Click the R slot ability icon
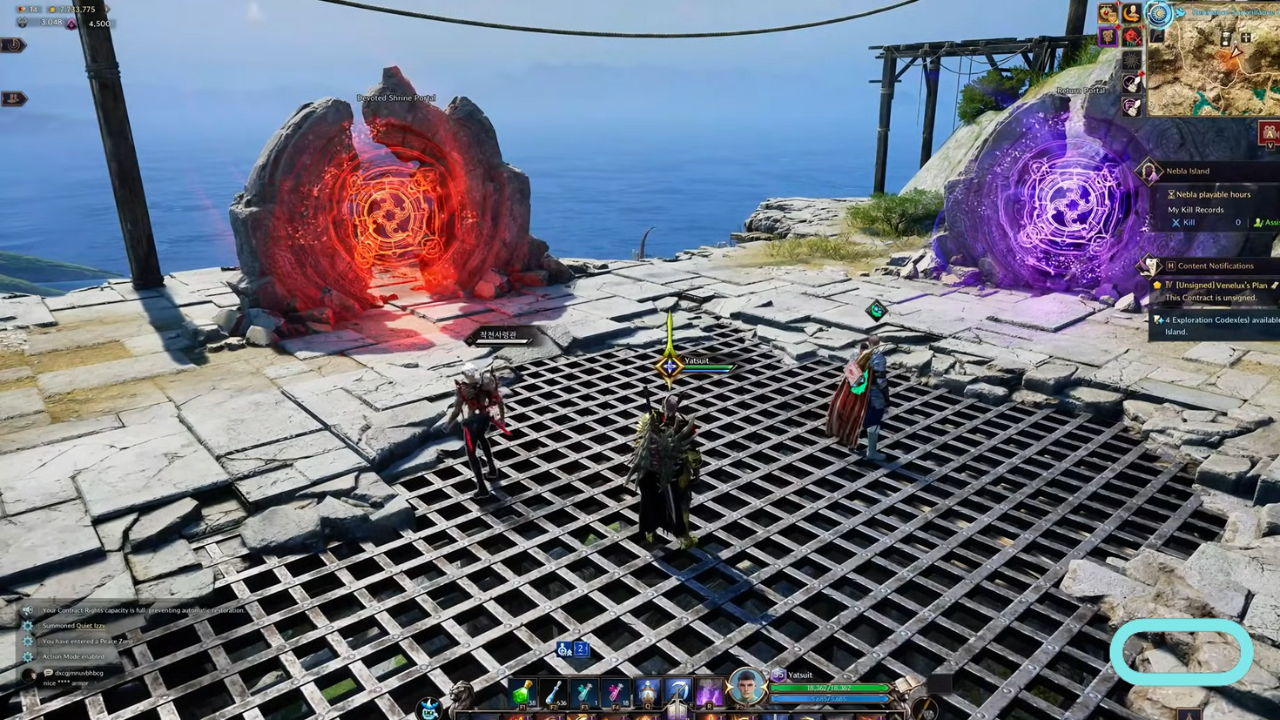 tap(709, 692)
